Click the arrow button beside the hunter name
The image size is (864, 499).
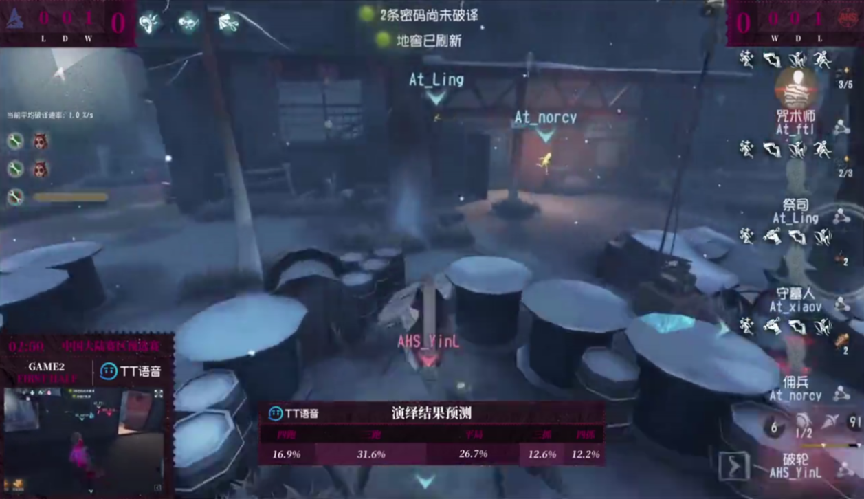tap(735, 466)
